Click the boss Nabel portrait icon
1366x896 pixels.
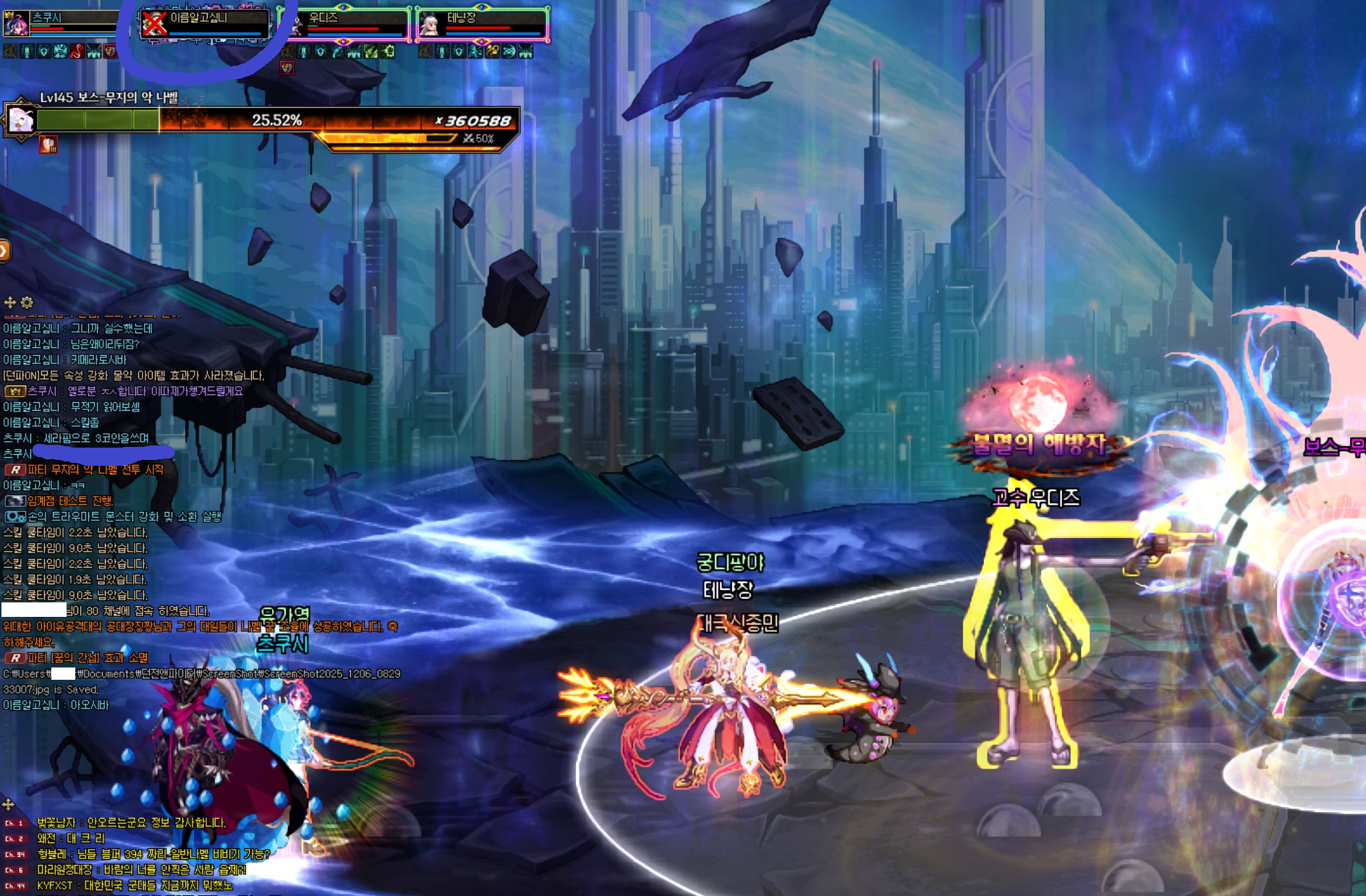20,119
